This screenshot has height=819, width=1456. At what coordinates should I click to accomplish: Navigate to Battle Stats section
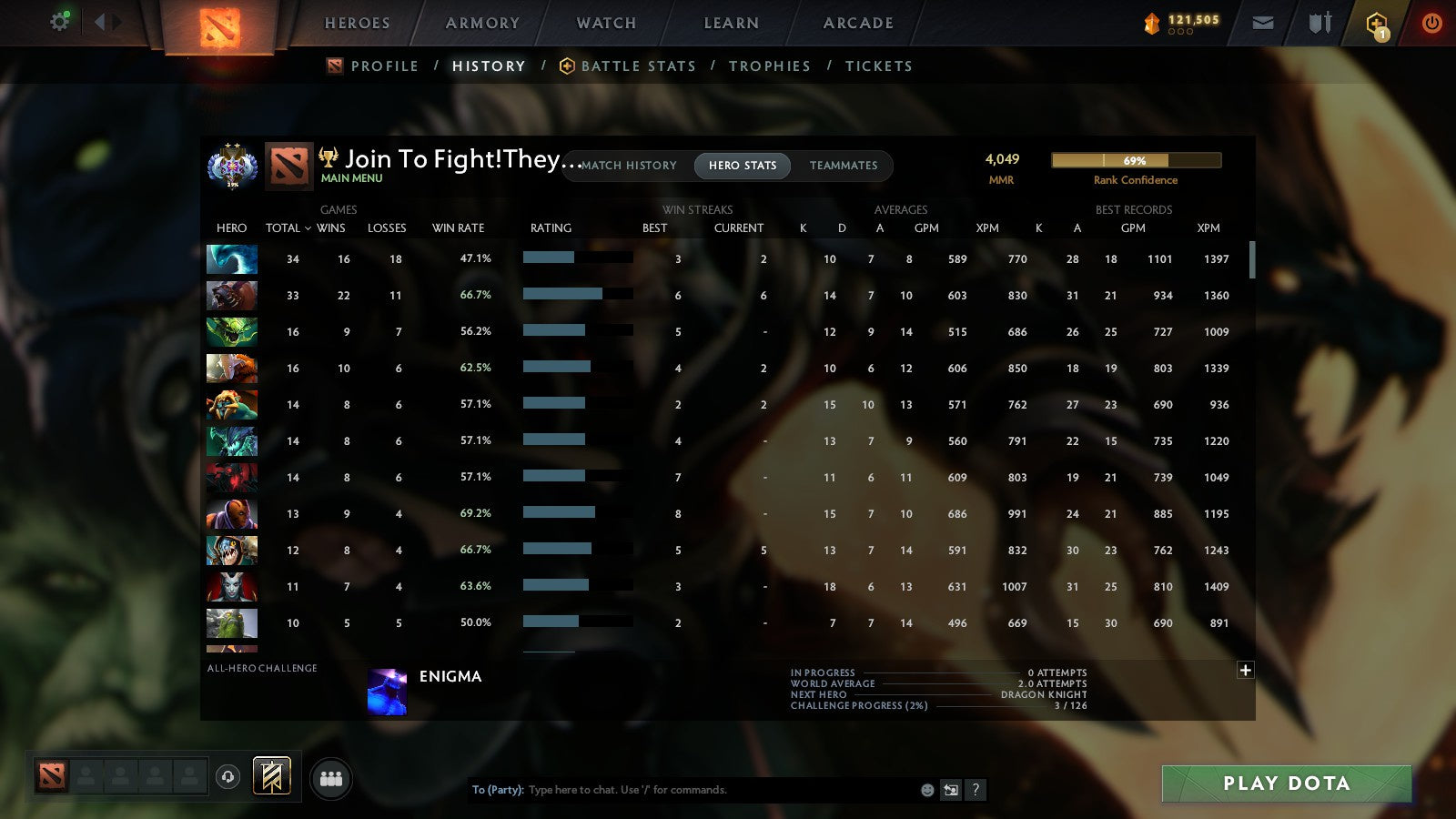point(637,66)
